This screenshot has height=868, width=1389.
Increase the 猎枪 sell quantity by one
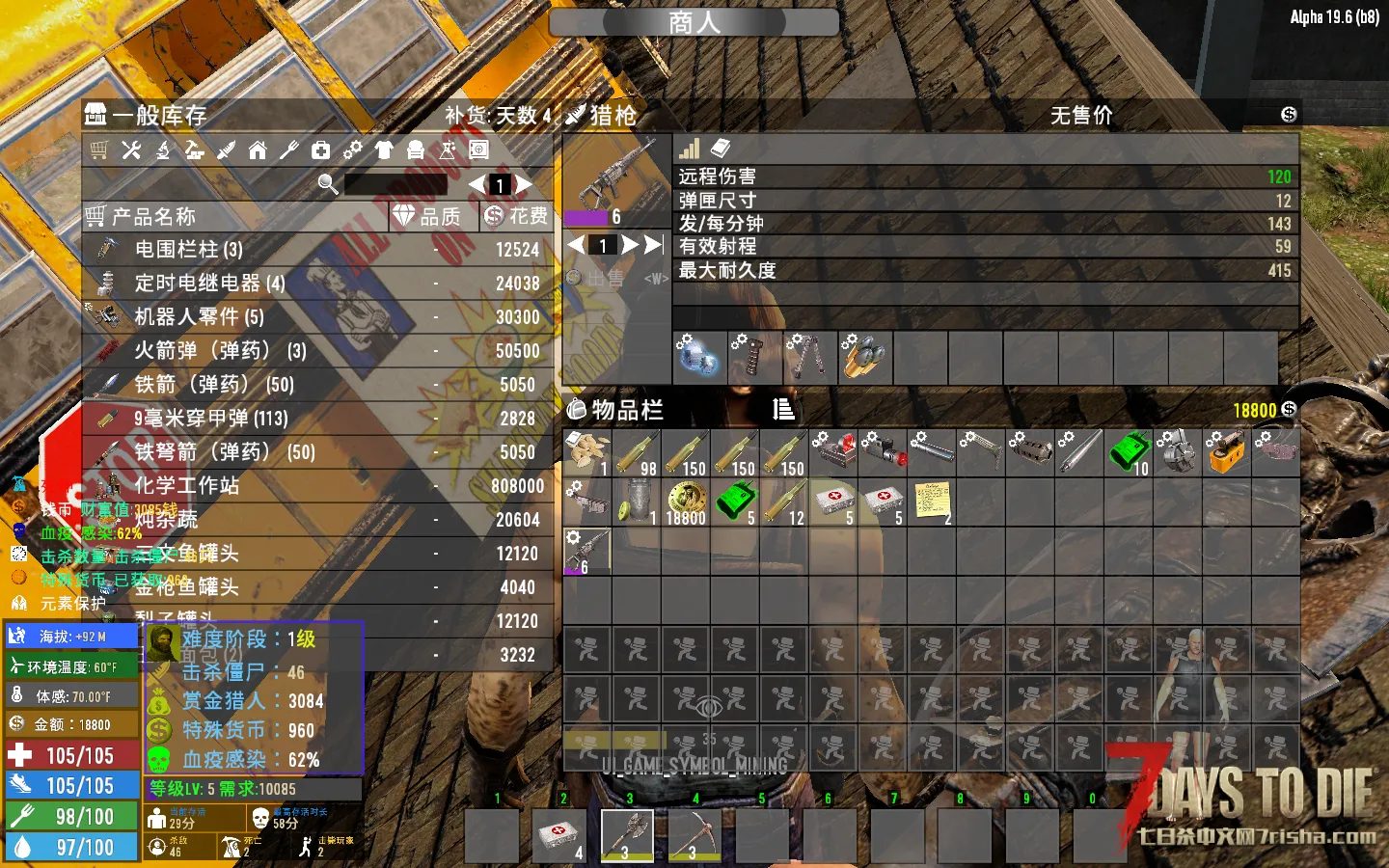coord(630,245)
